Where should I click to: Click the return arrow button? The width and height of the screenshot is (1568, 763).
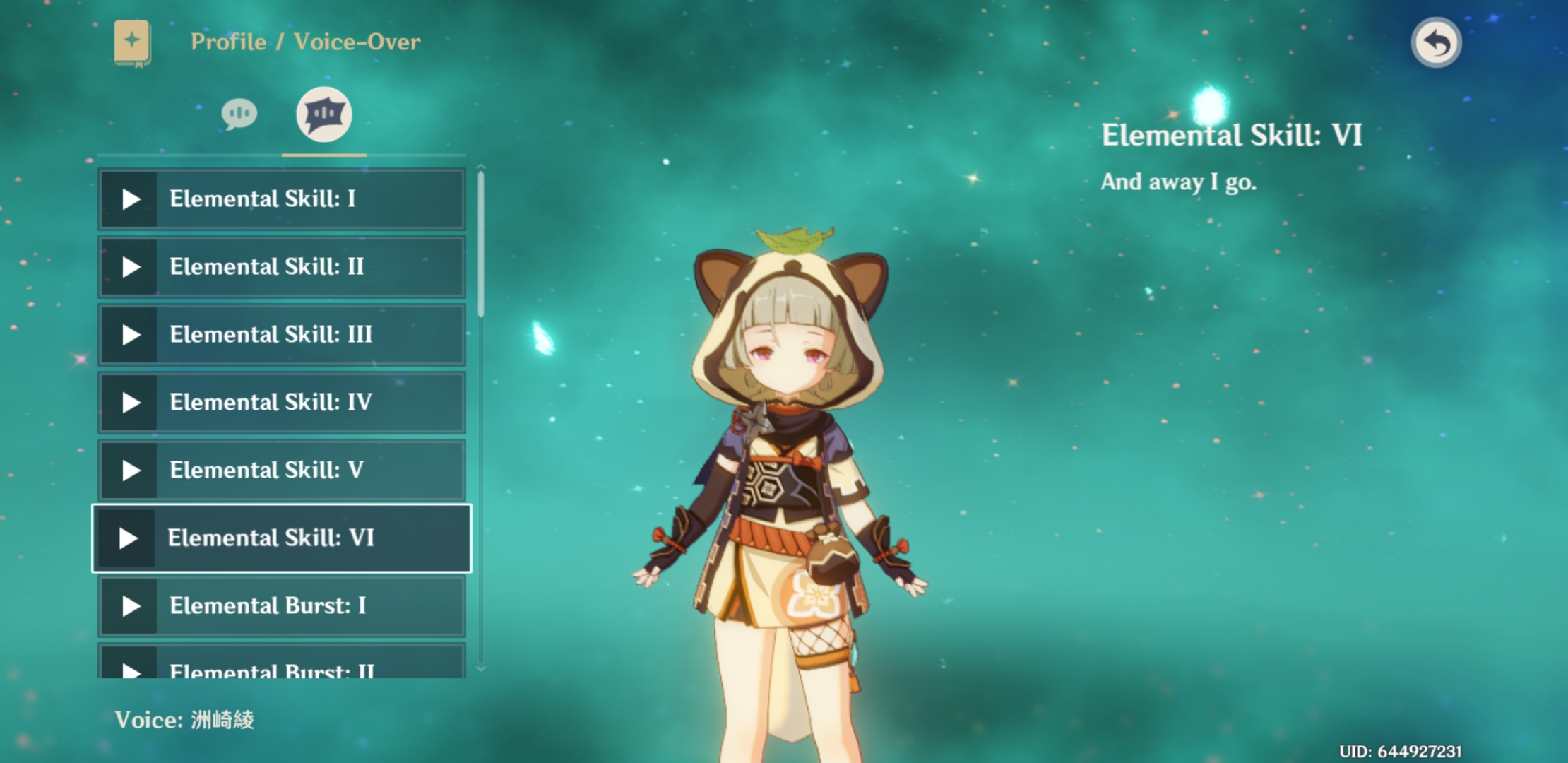pos(1436,43)
